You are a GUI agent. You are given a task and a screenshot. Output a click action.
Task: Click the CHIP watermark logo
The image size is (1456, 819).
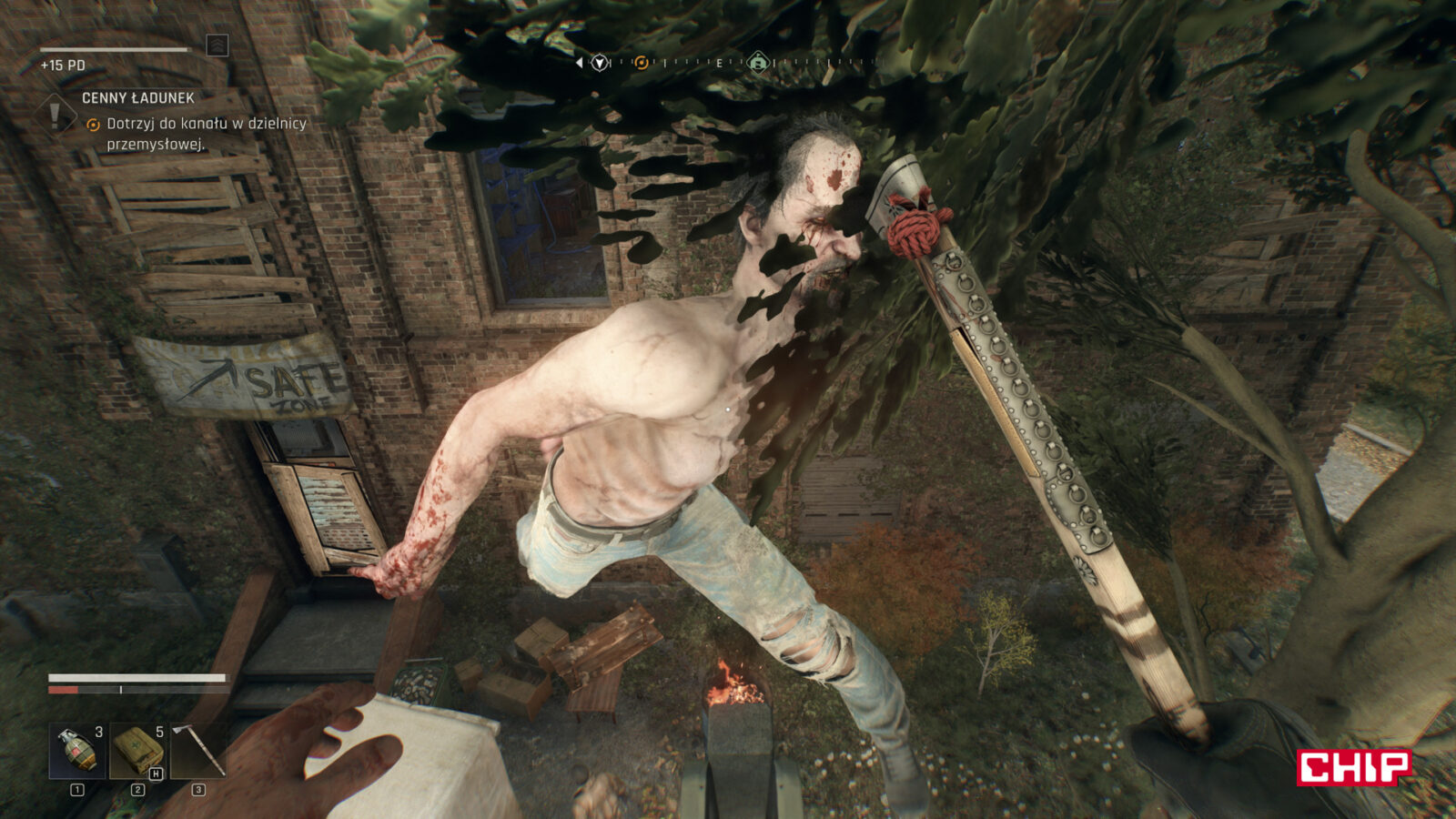[x=1354, y=767]
